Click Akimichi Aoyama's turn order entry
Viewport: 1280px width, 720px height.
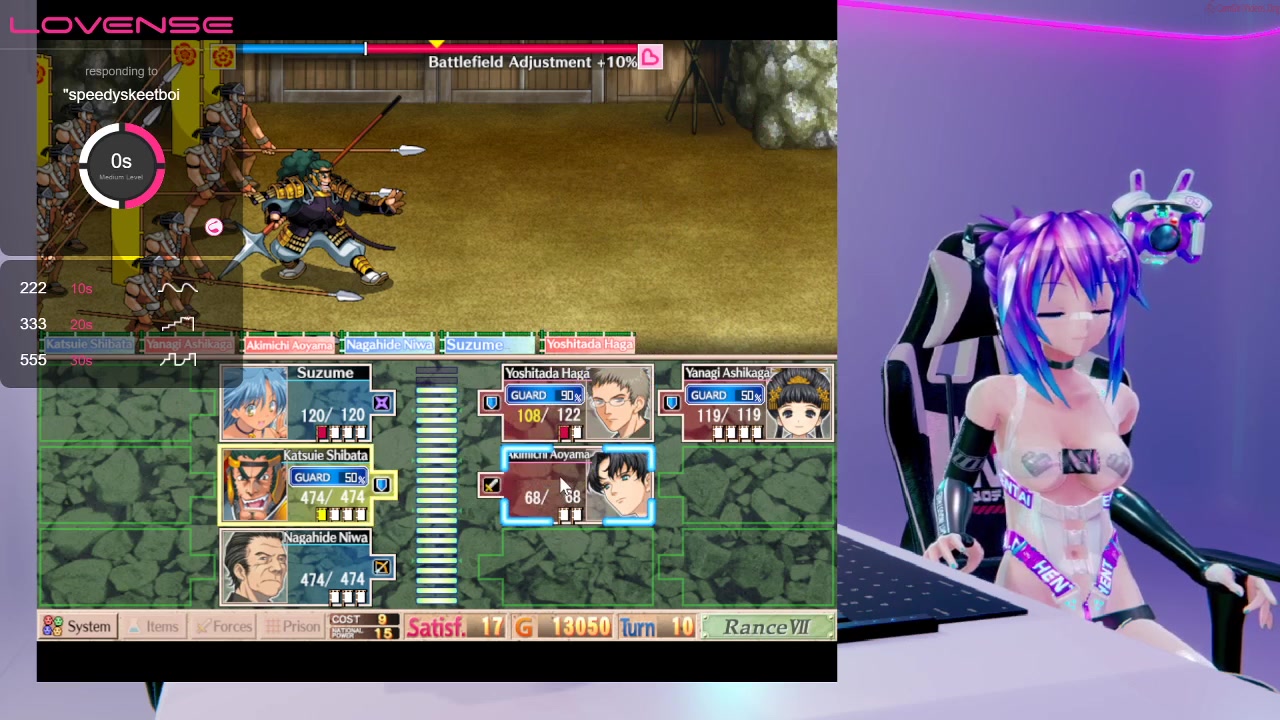tap(289, 345)
